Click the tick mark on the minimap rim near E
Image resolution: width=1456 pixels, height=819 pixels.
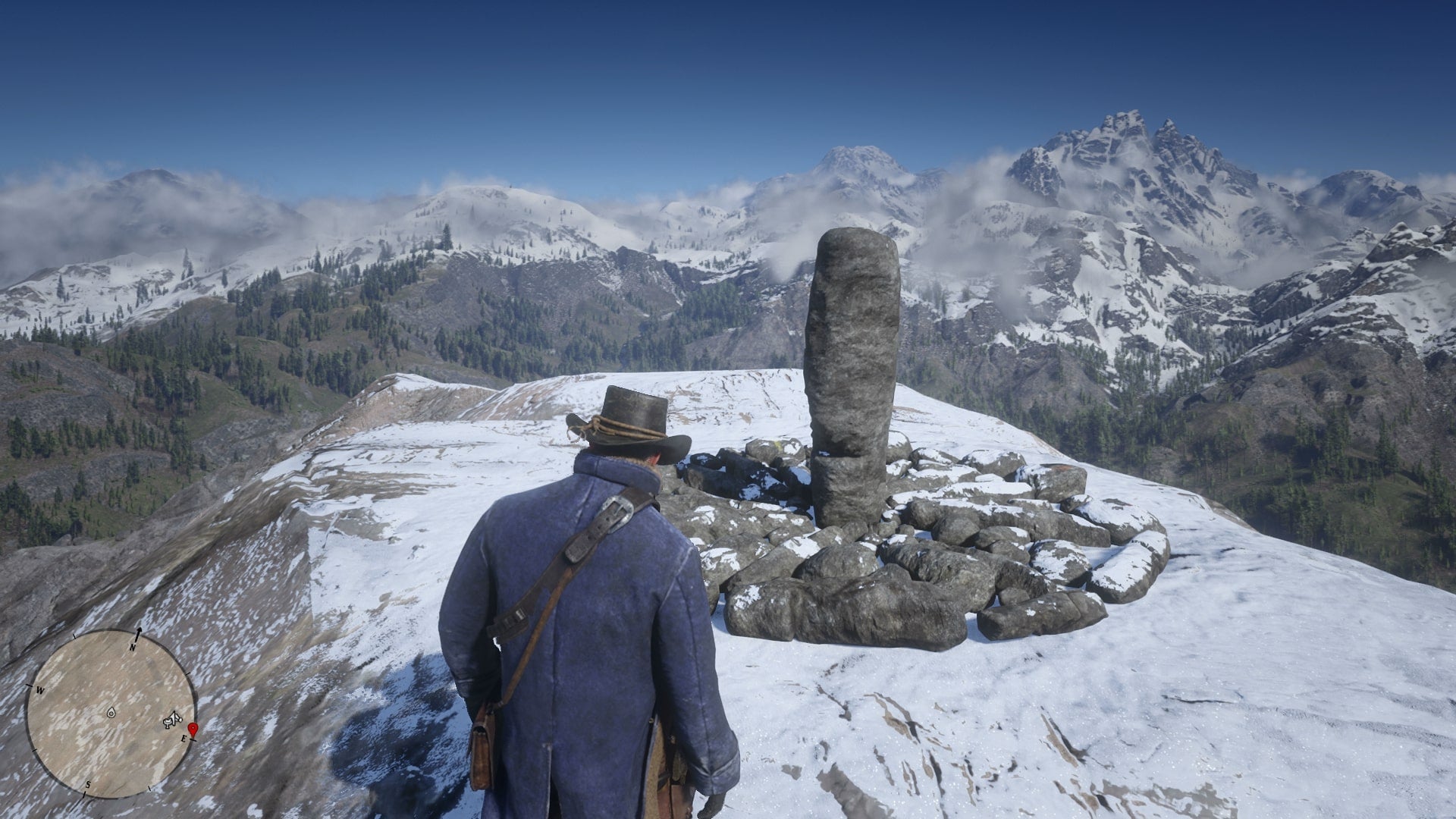pyautogui.click(x=193, y=740)
